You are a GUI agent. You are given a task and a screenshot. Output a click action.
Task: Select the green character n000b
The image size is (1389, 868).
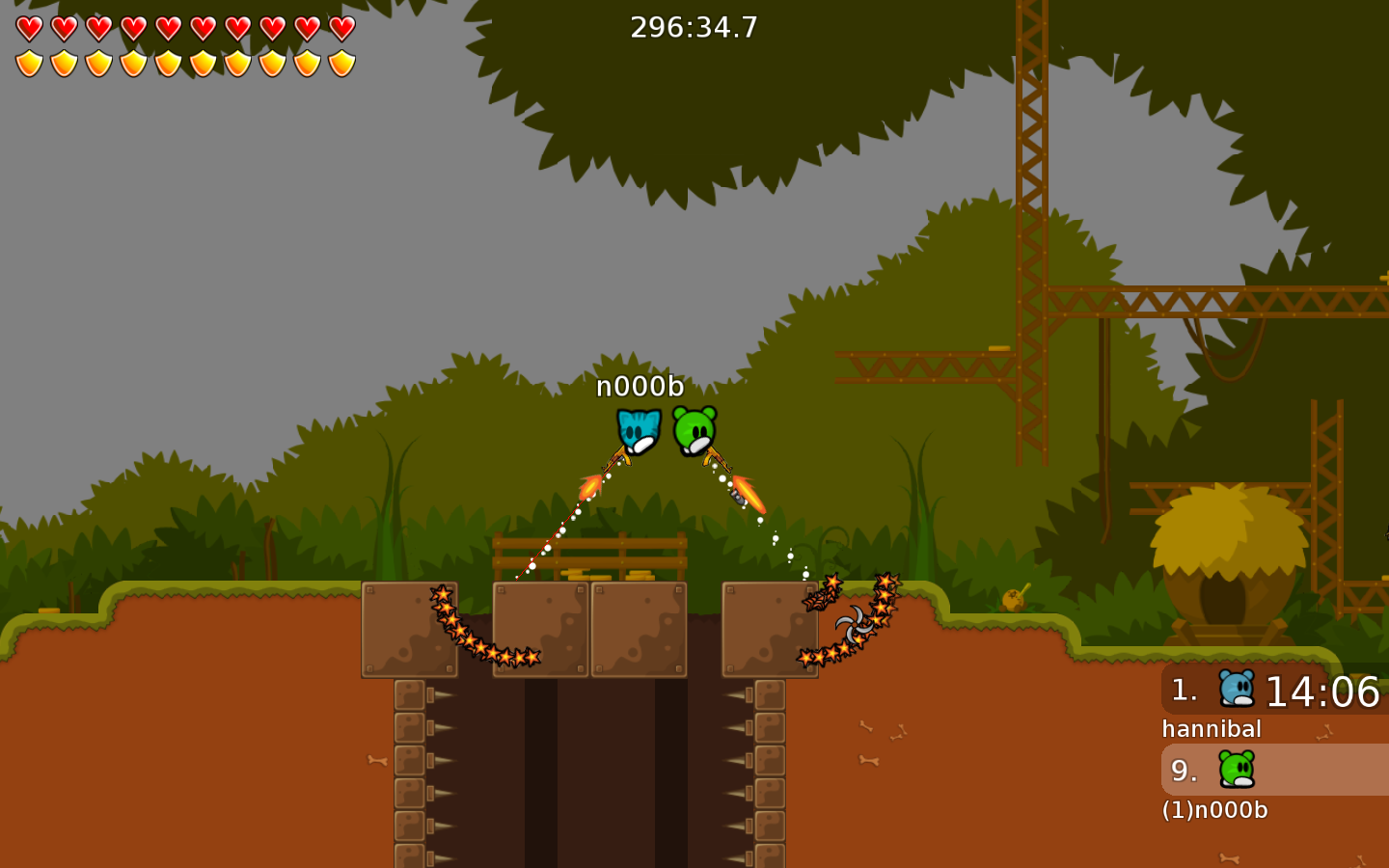point(696,429)
